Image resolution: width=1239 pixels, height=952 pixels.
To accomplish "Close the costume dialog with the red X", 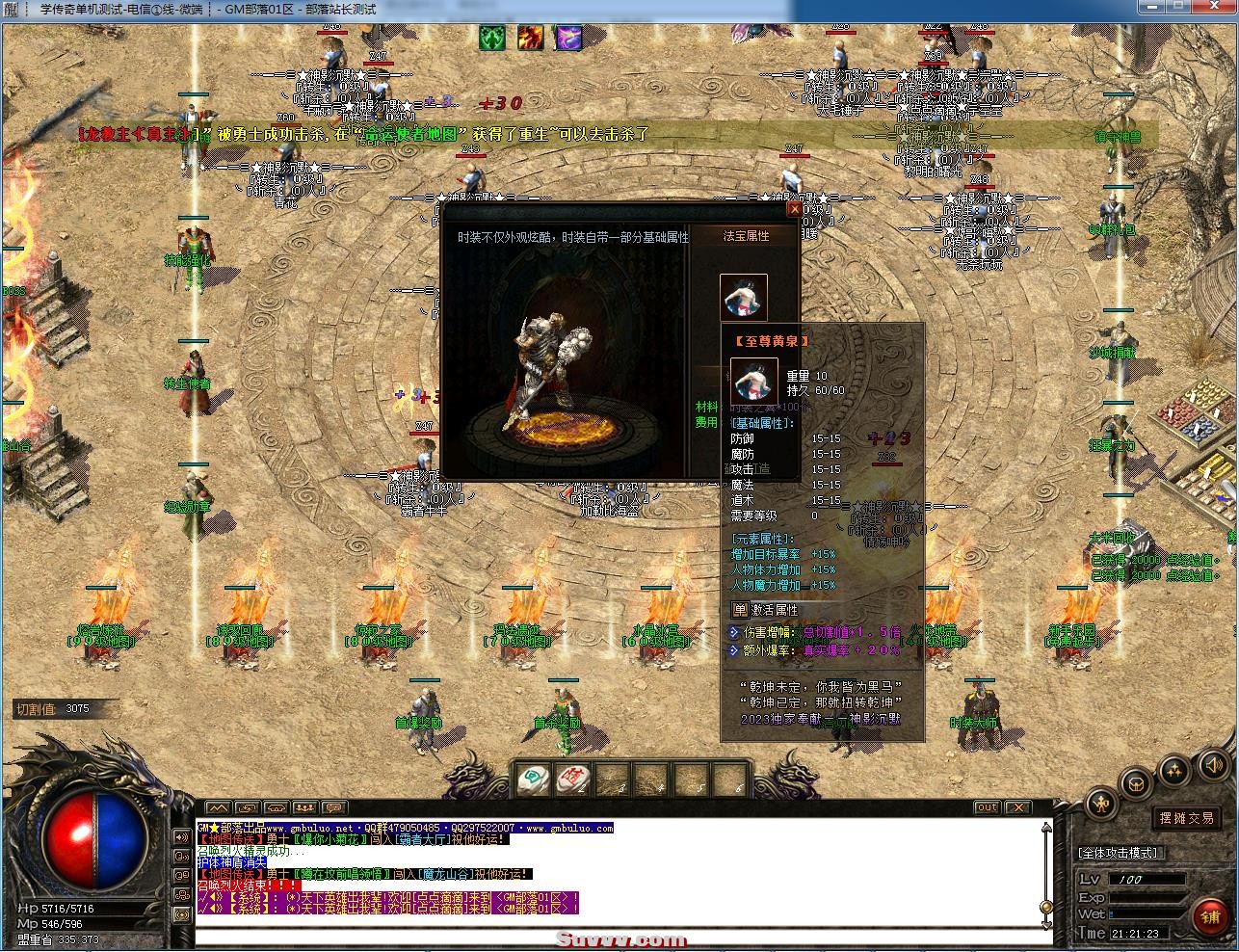I will 794,208.
